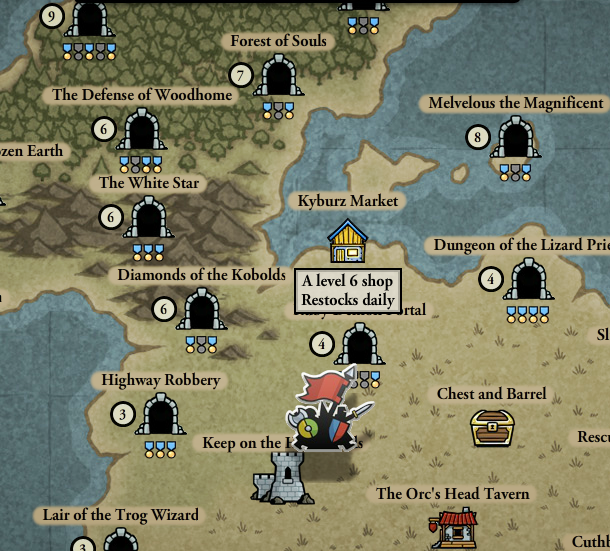610x551 pixels.
Task: Visit The Orc's Head Tavern
Action: click(x=453, y=527)
